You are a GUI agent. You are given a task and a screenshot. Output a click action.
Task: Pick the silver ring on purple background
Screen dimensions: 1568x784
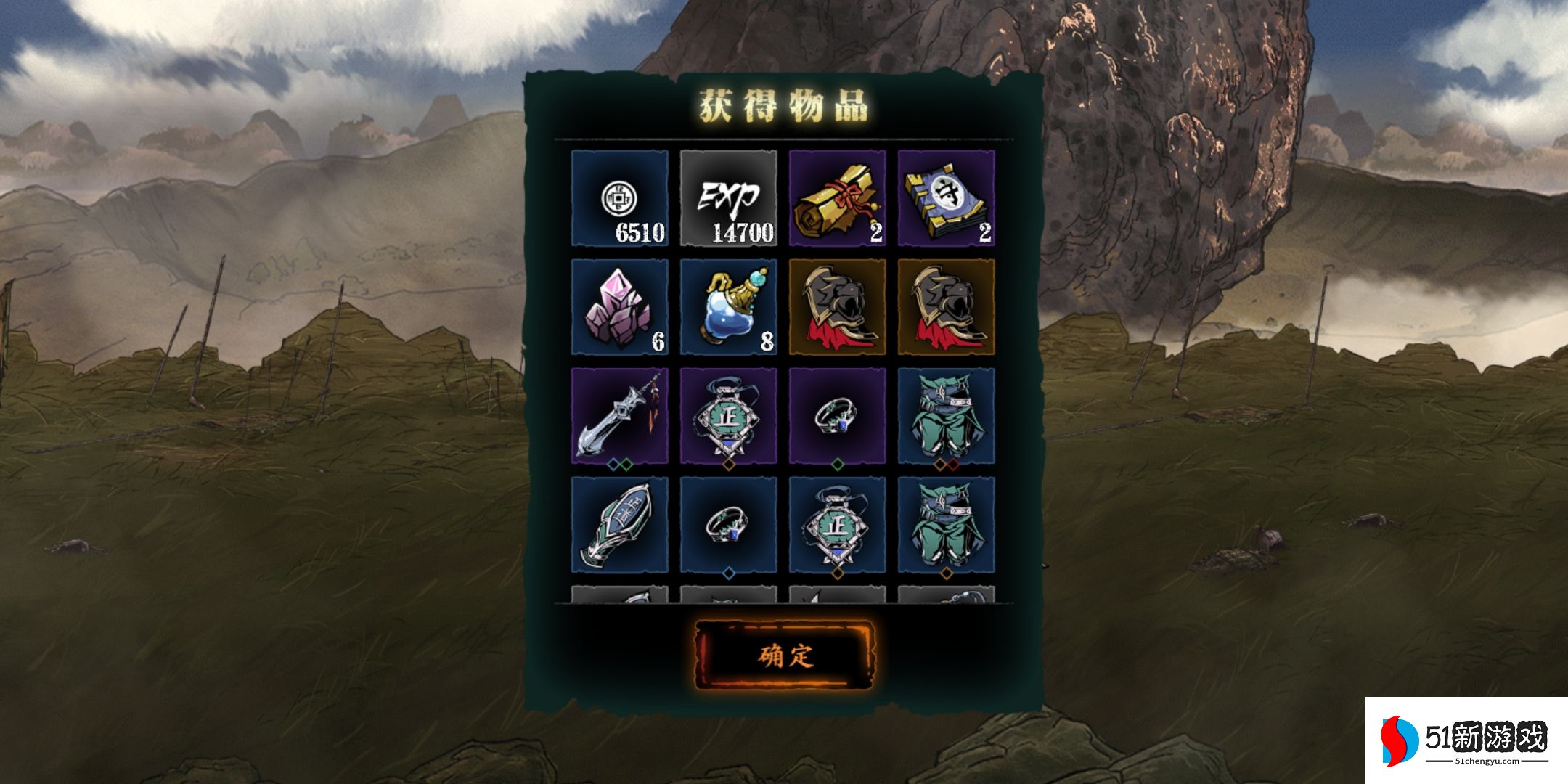tap(837, 416)
